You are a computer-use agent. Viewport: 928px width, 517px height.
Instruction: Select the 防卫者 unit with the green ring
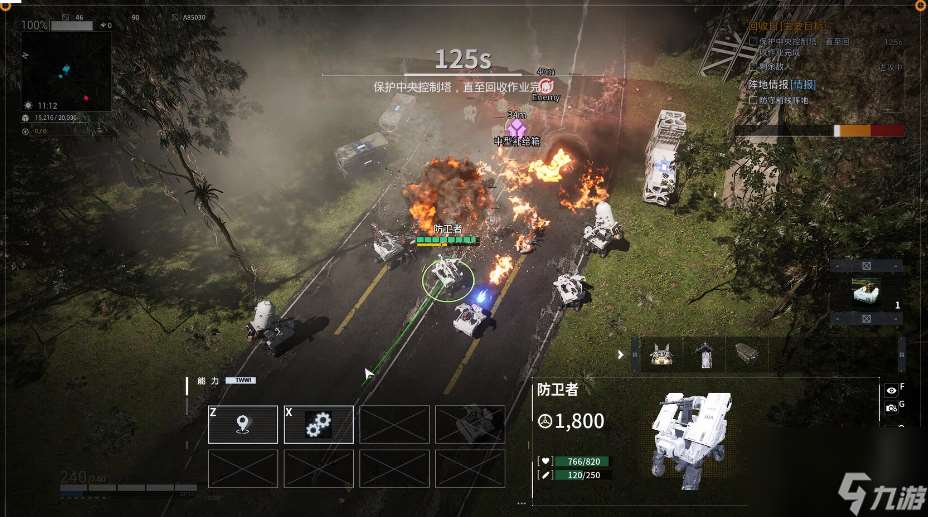coord(447,277)
